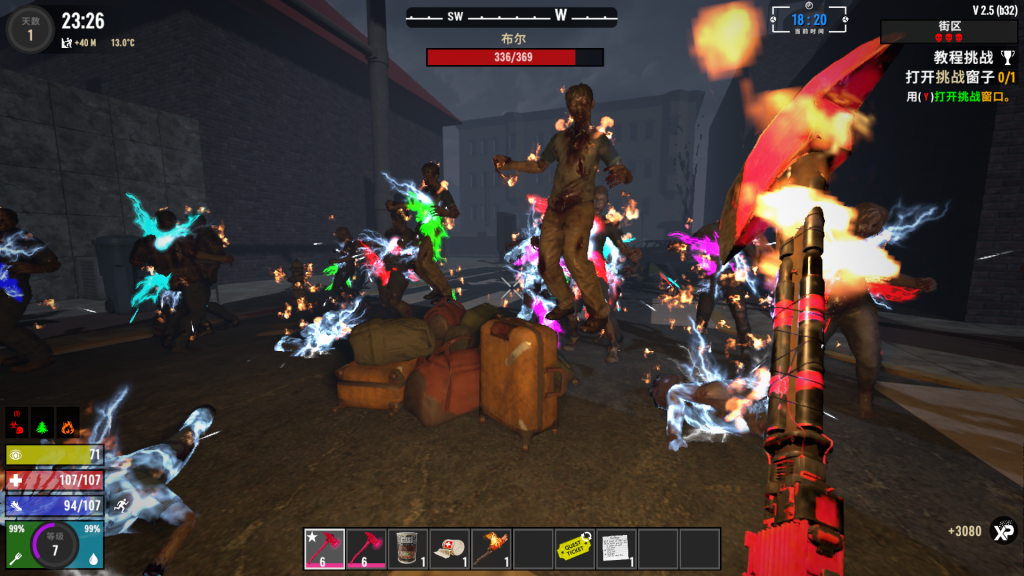Screen dimensions: 1024x576
Task: Click the level 7 progress ring
Action: click(55, 546)
